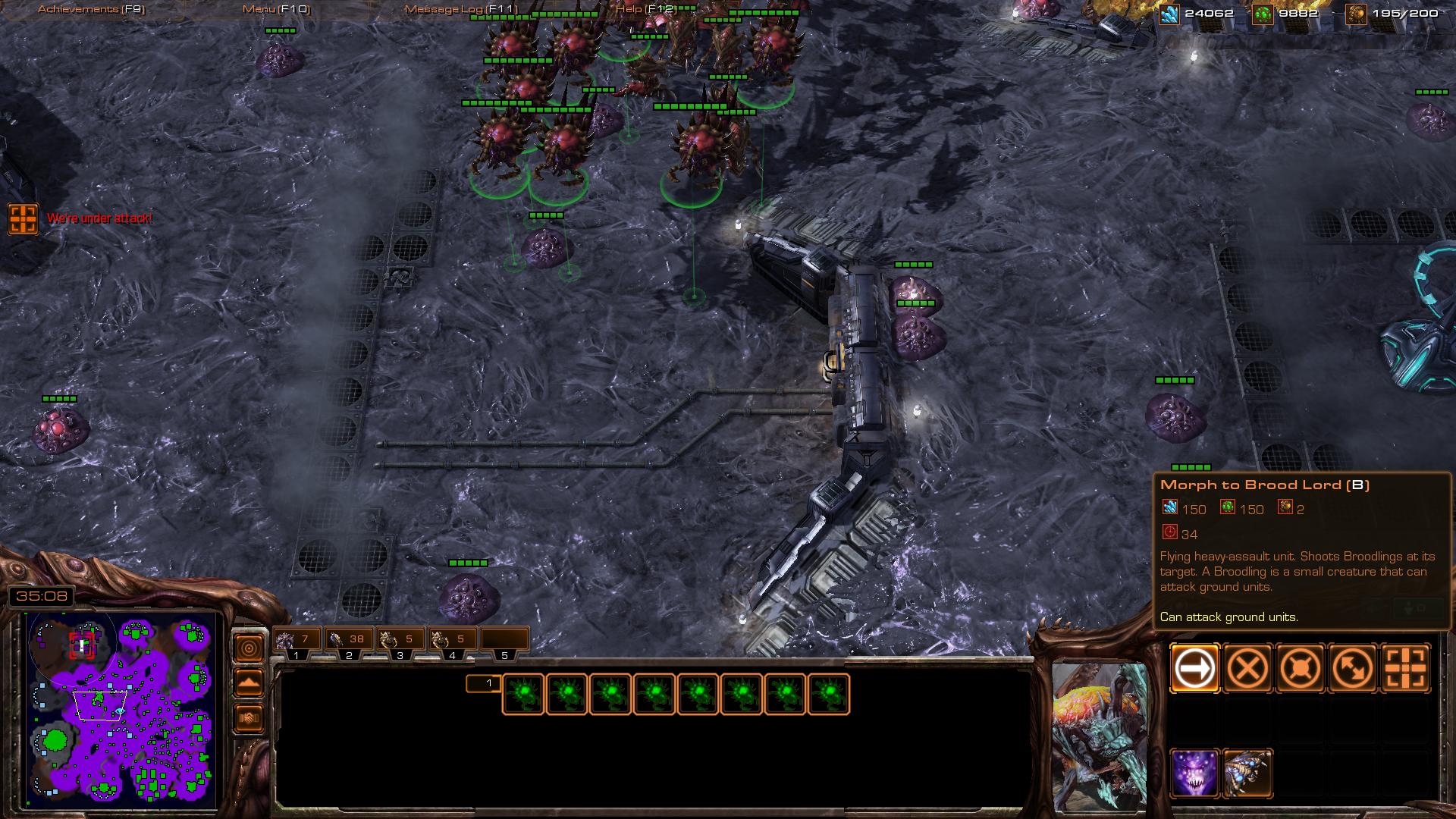Click the handshake alliance colors button
Screen dimensions: 1456x819
[x=249, y=718]
